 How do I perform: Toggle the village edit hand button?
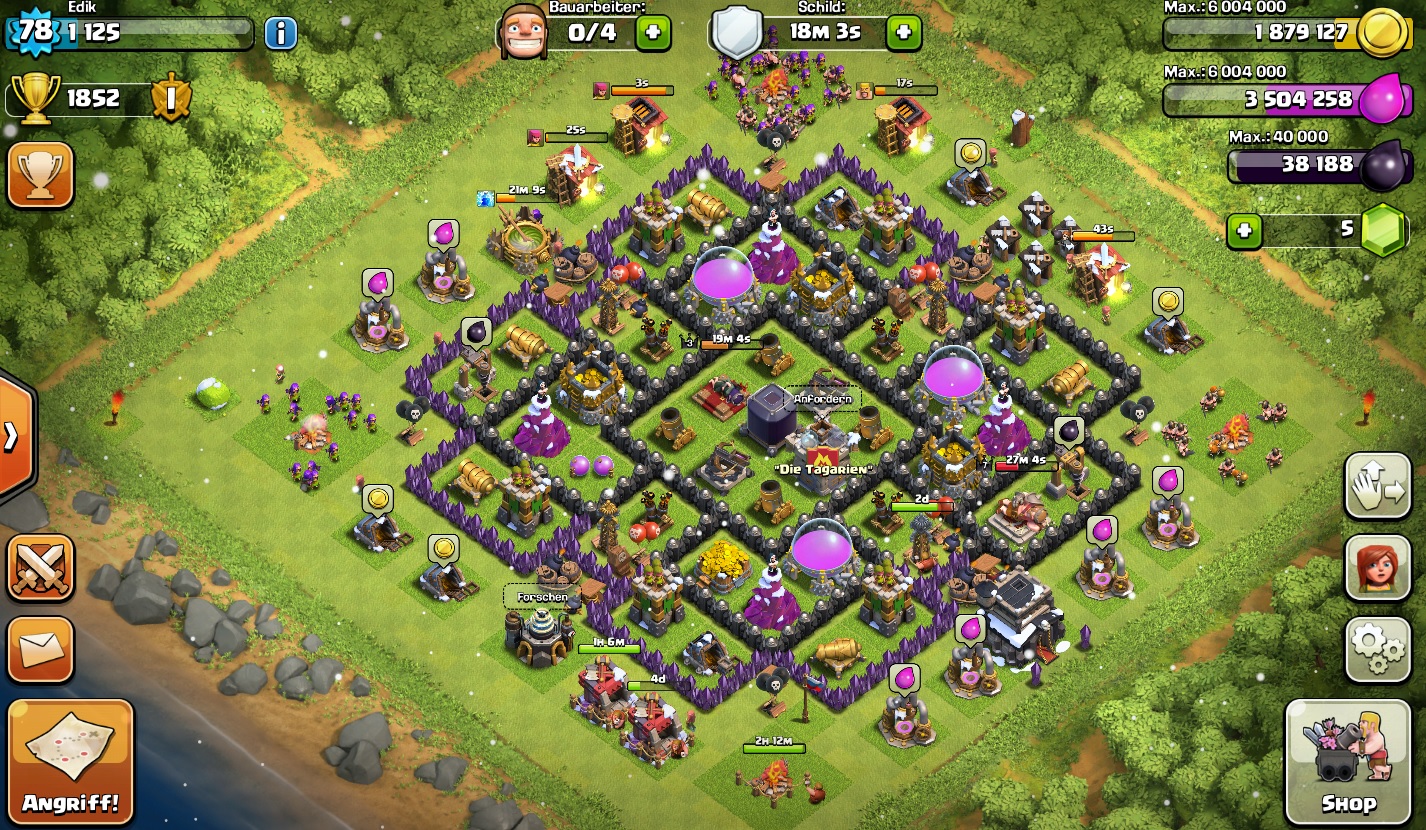pos(1377,486)
